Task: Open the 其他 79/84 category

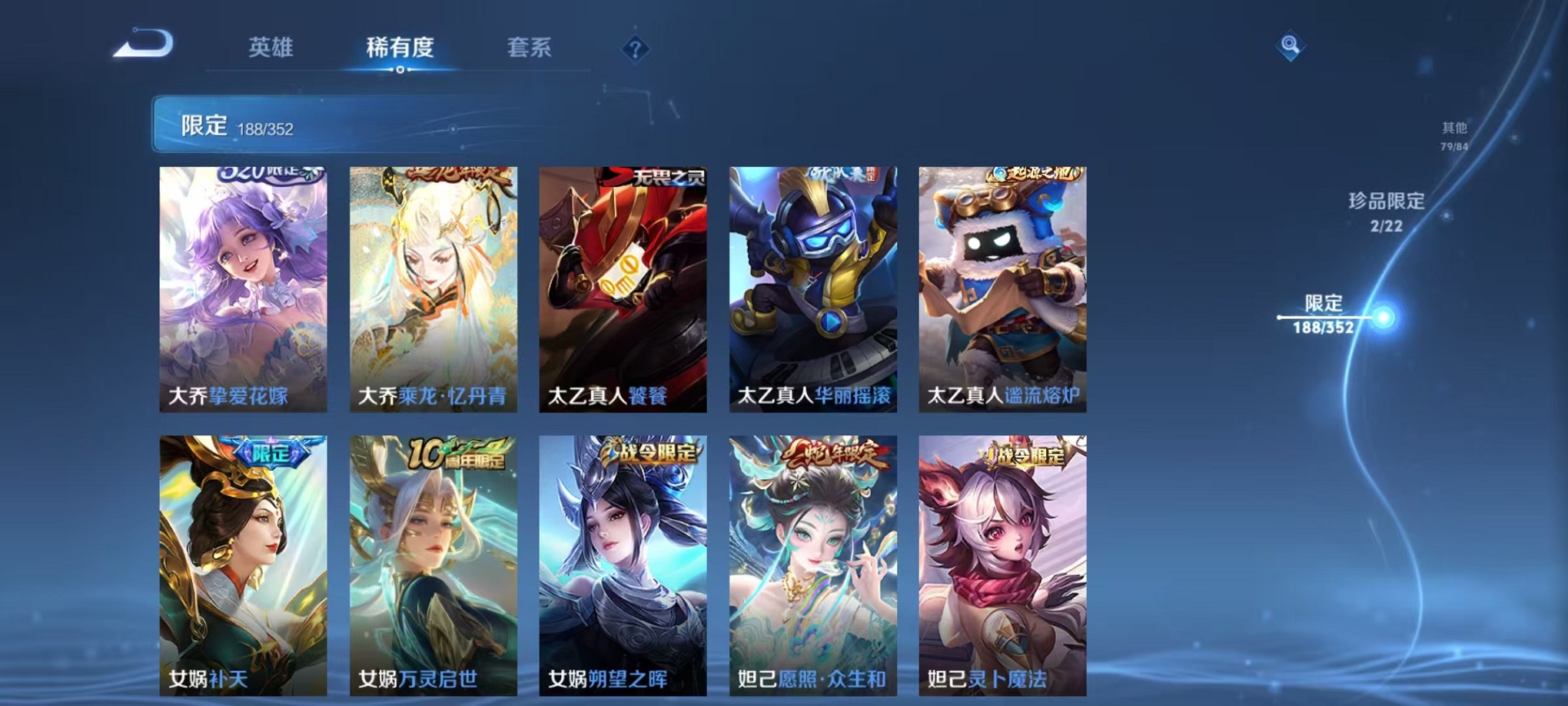Action: pos(1453,132)
